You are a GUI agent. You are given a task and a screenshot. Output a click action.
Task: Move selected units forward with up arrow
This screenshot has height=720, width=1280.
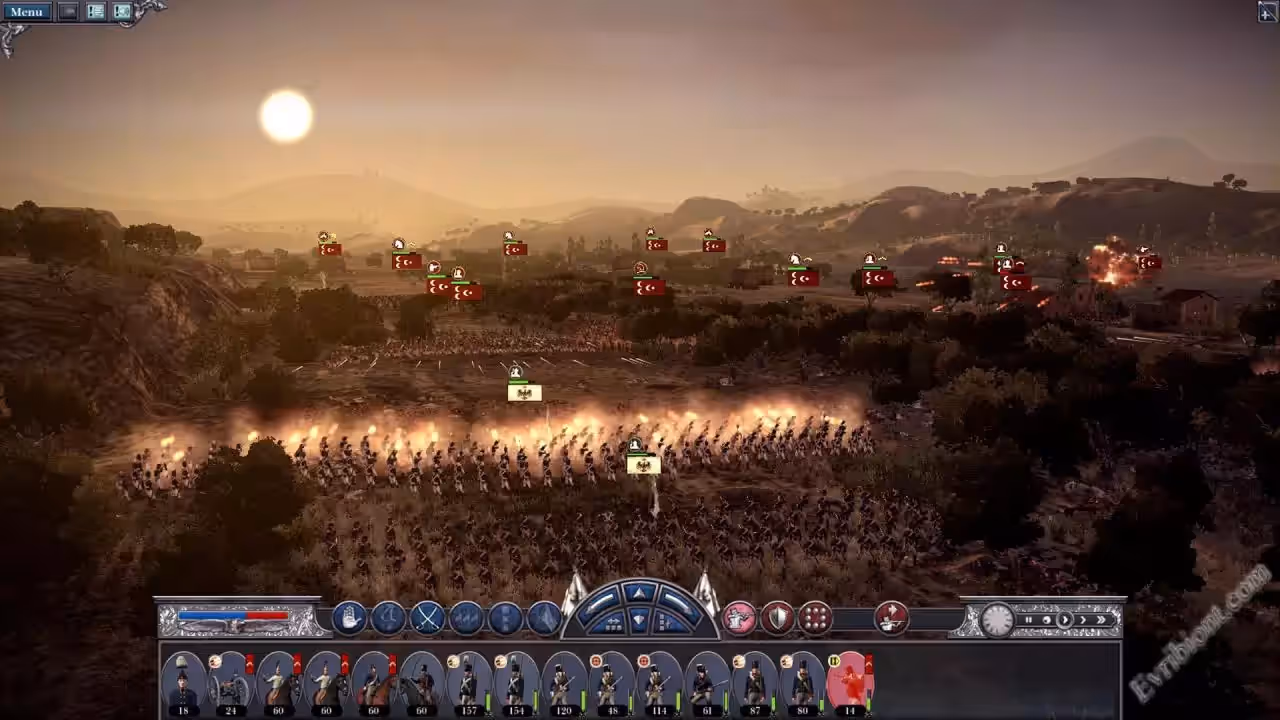639,593
